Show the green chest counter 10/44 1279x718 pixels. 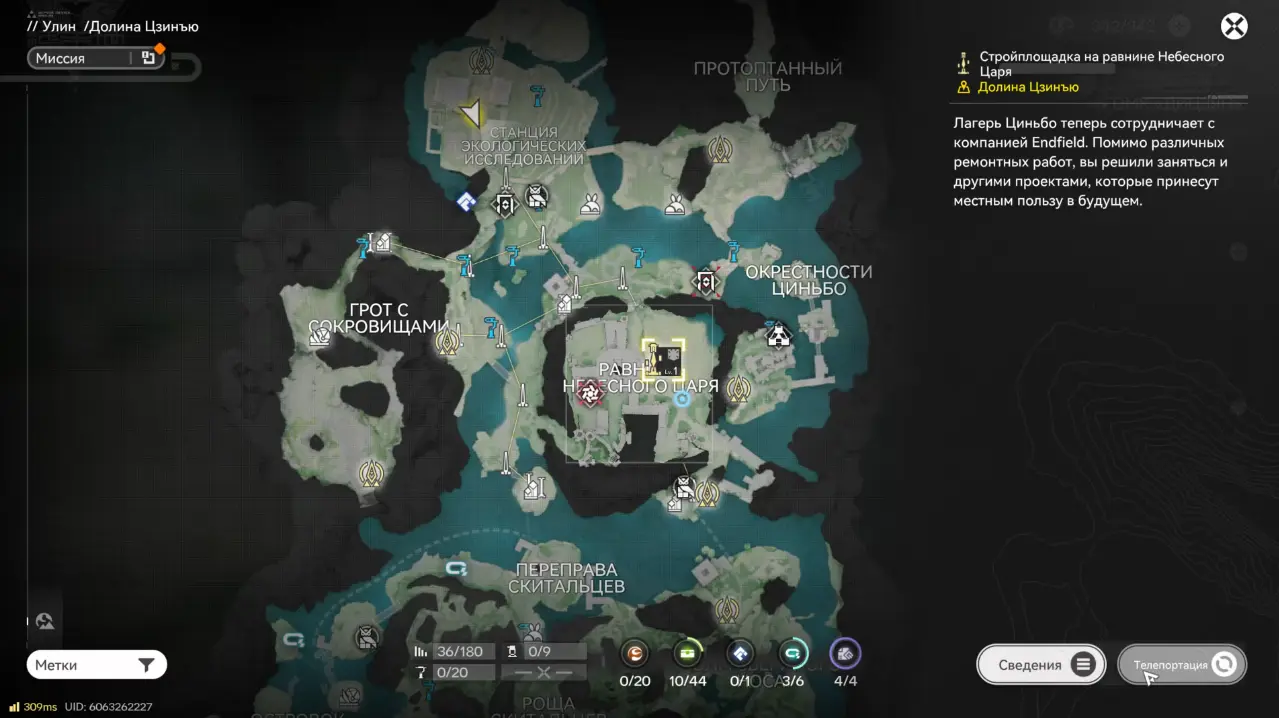[688, 655]
